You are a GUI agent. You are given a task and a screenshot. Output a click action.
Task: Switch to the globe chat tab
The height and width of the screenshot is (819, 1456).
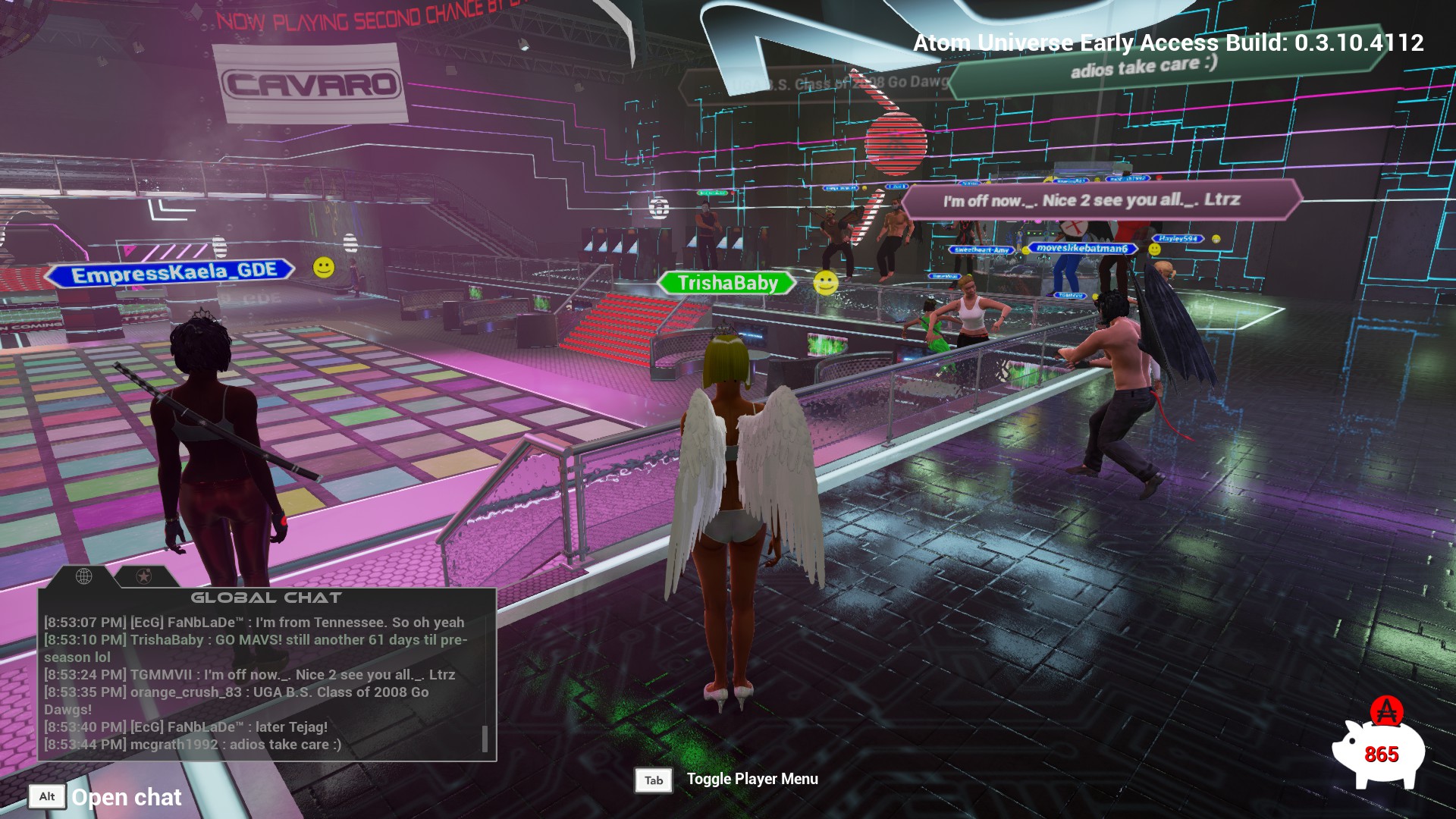click(x=84, y=576)
